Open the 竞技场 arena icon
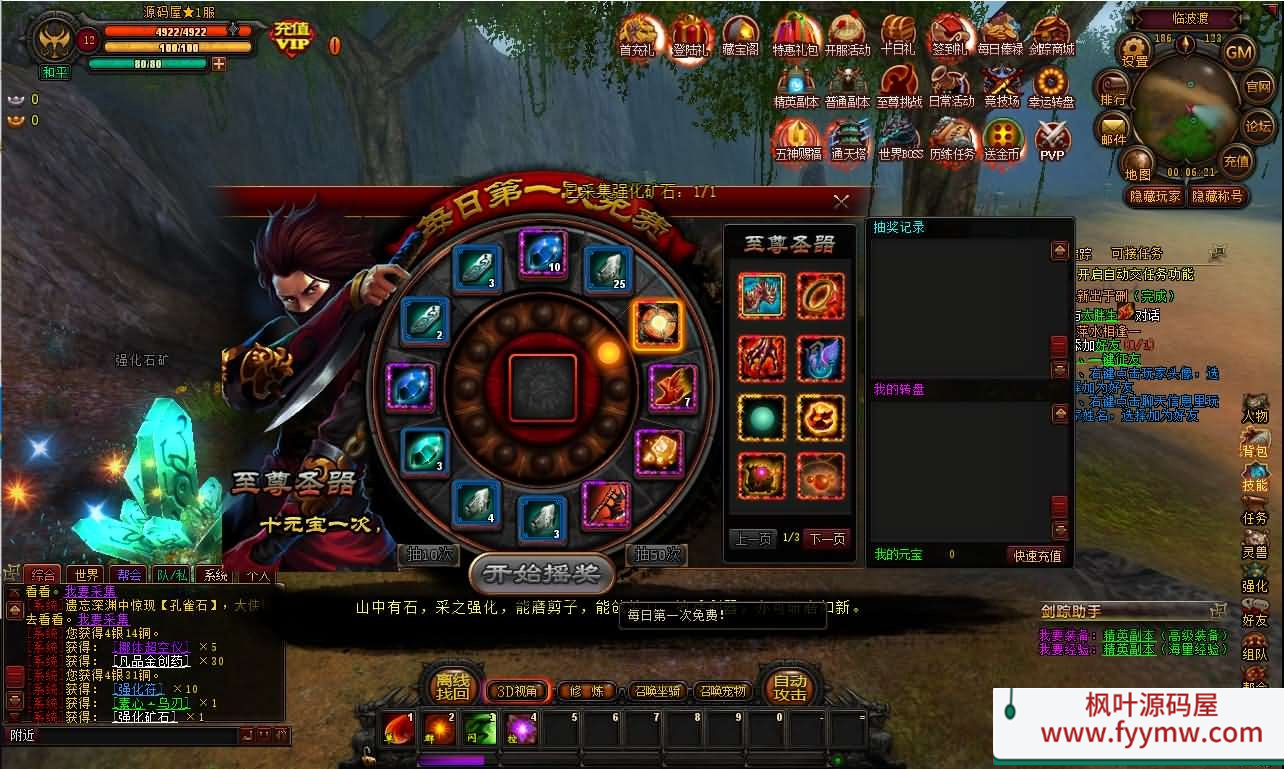The image size is (1284, 769). [1001, 88]
